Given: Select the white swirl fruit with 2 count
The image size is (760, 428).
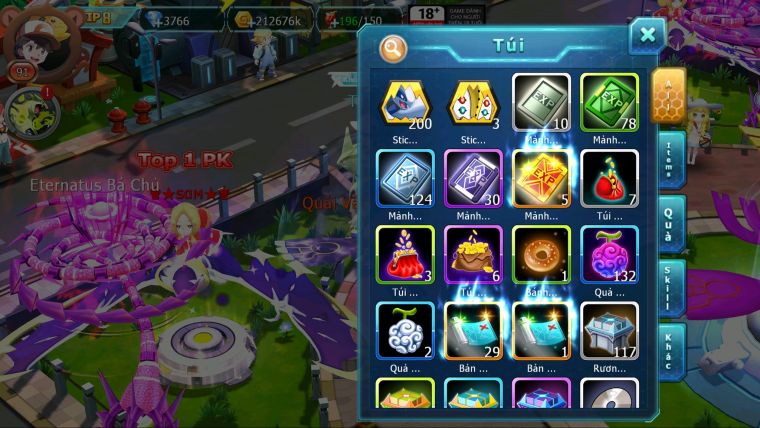Looking at the screenshot, I should click(405, 331).
